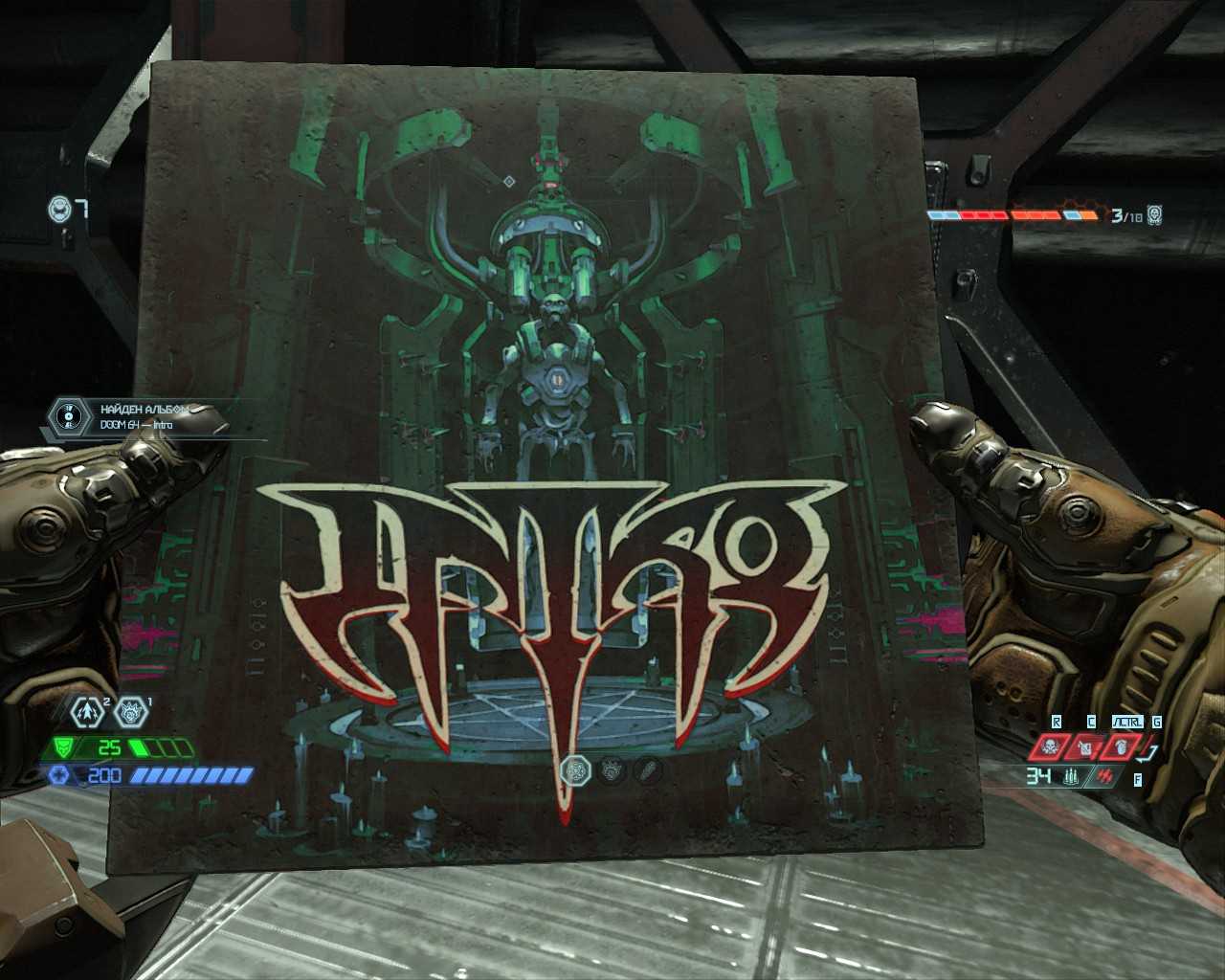
Task: Click the blue health cross icon
Action: [59, 775]
